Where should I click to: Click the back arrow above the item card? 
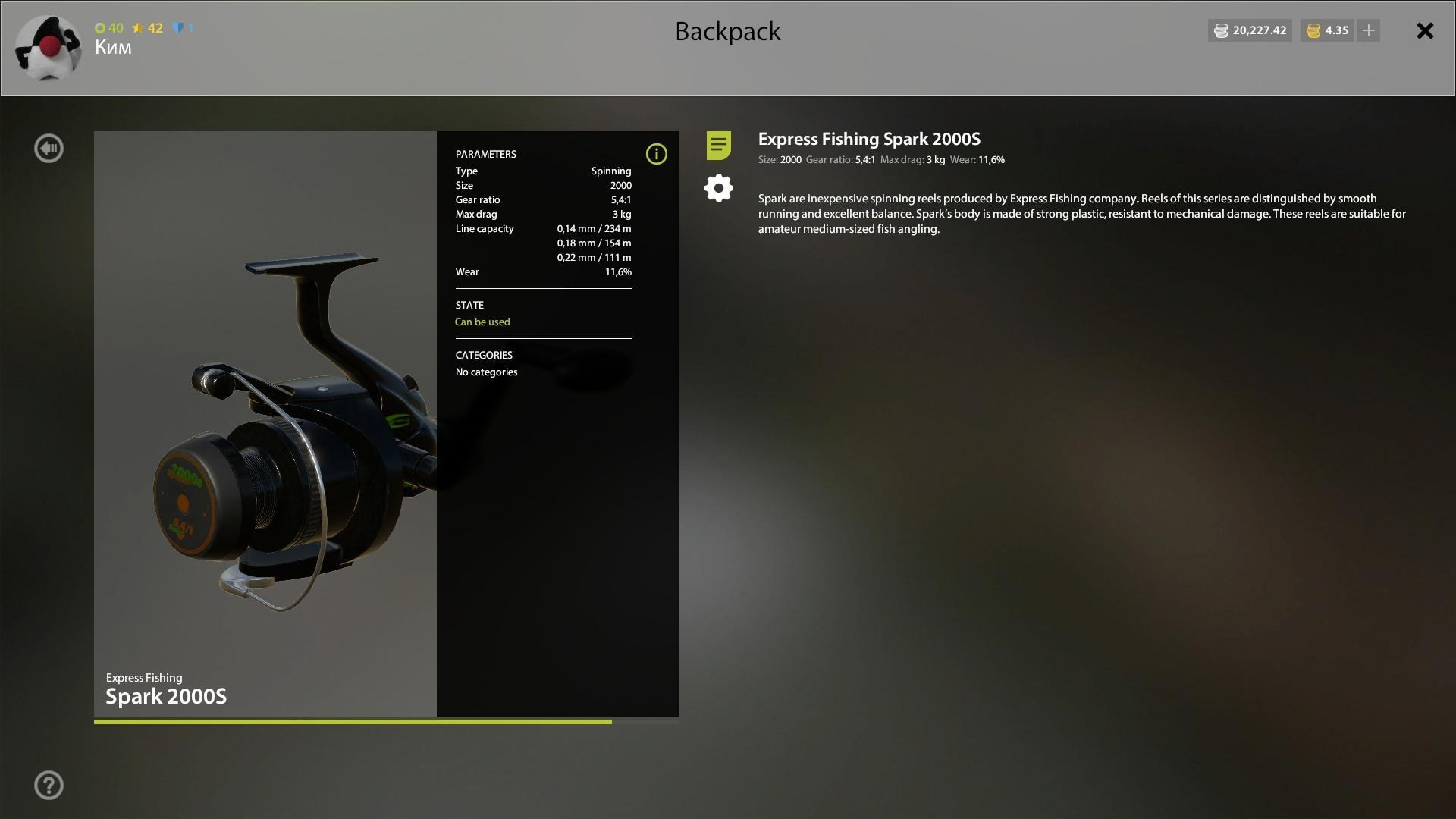coord(49,148)
